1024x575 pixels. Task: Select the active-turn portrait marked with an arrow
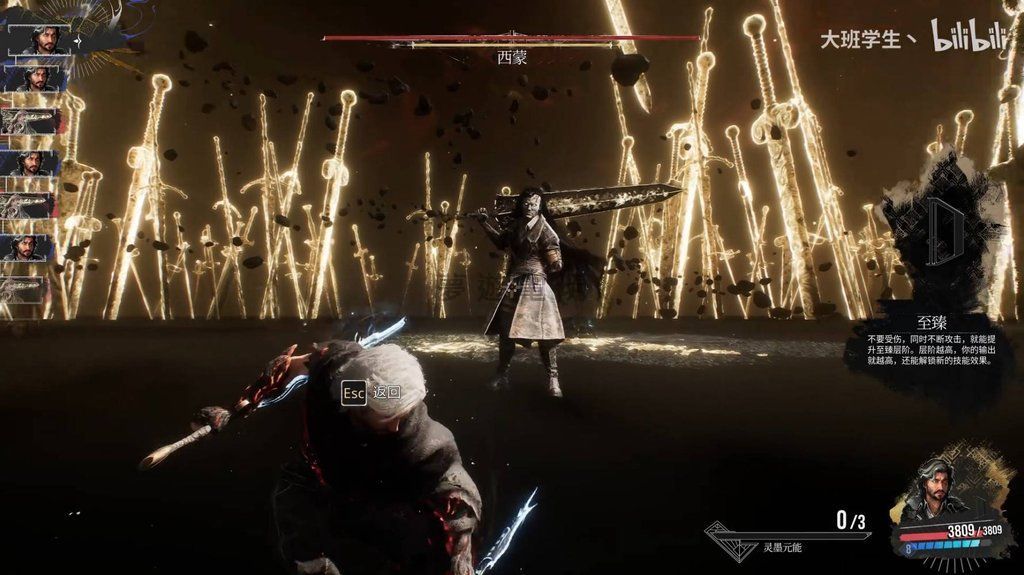(x=40, y=38)
